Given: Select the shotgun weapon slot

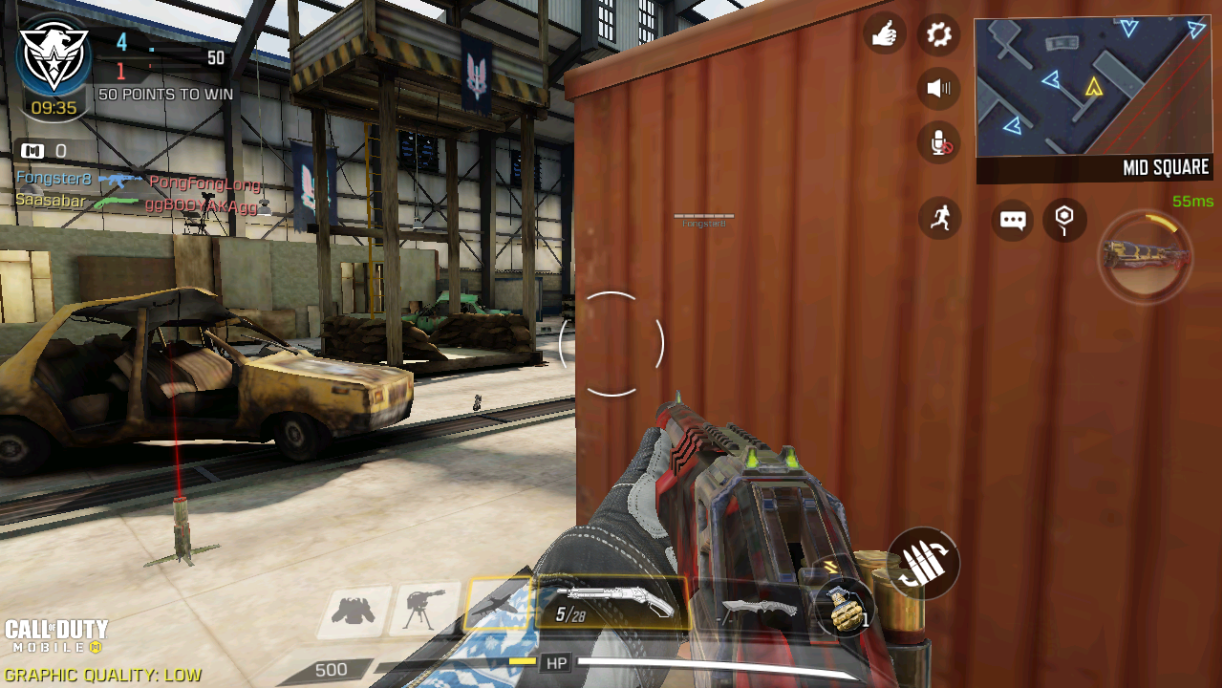Looking at the screenshot, I should [x=612, y=603].
